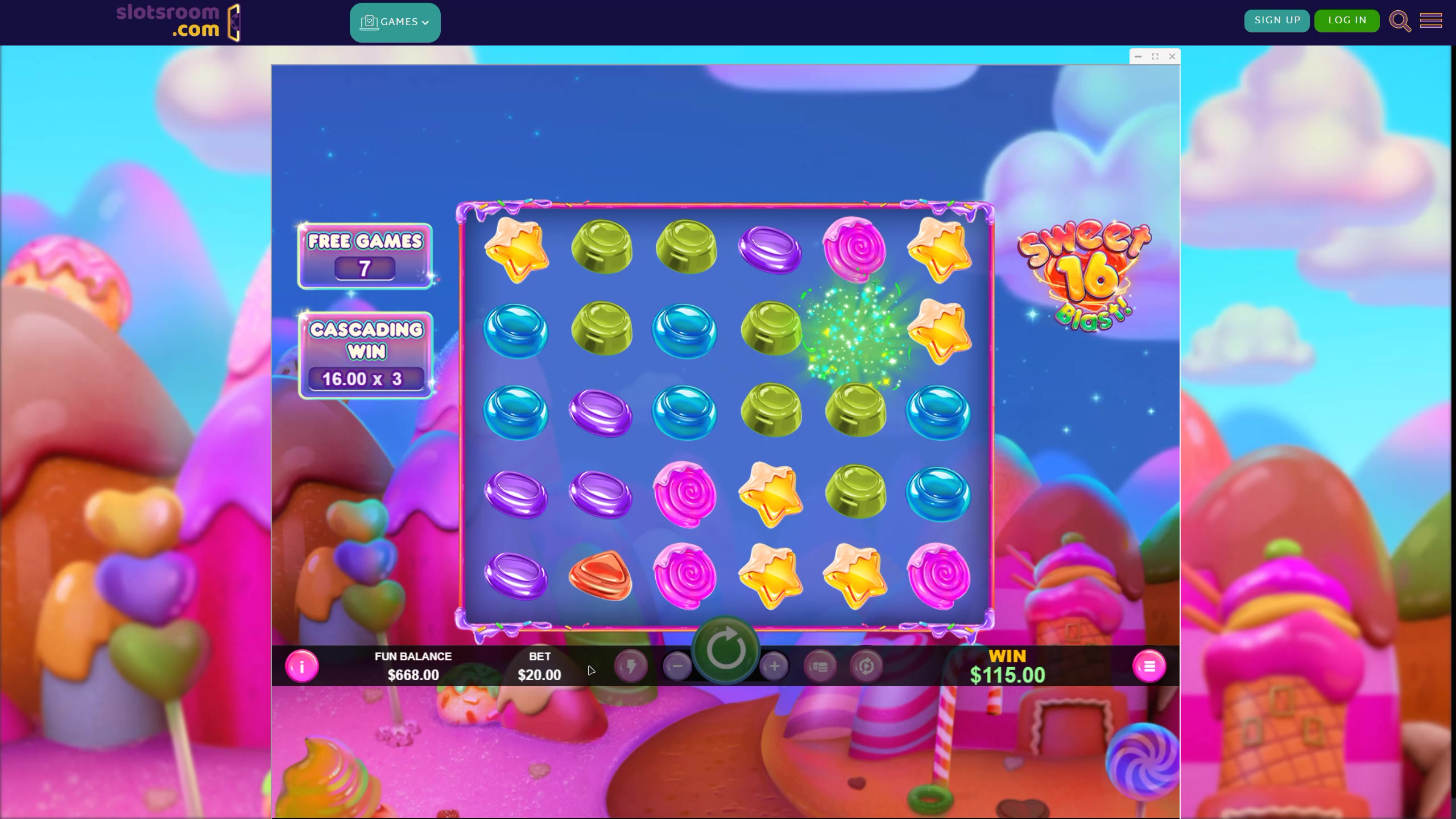Click the Log In button

coord(1347,20)
